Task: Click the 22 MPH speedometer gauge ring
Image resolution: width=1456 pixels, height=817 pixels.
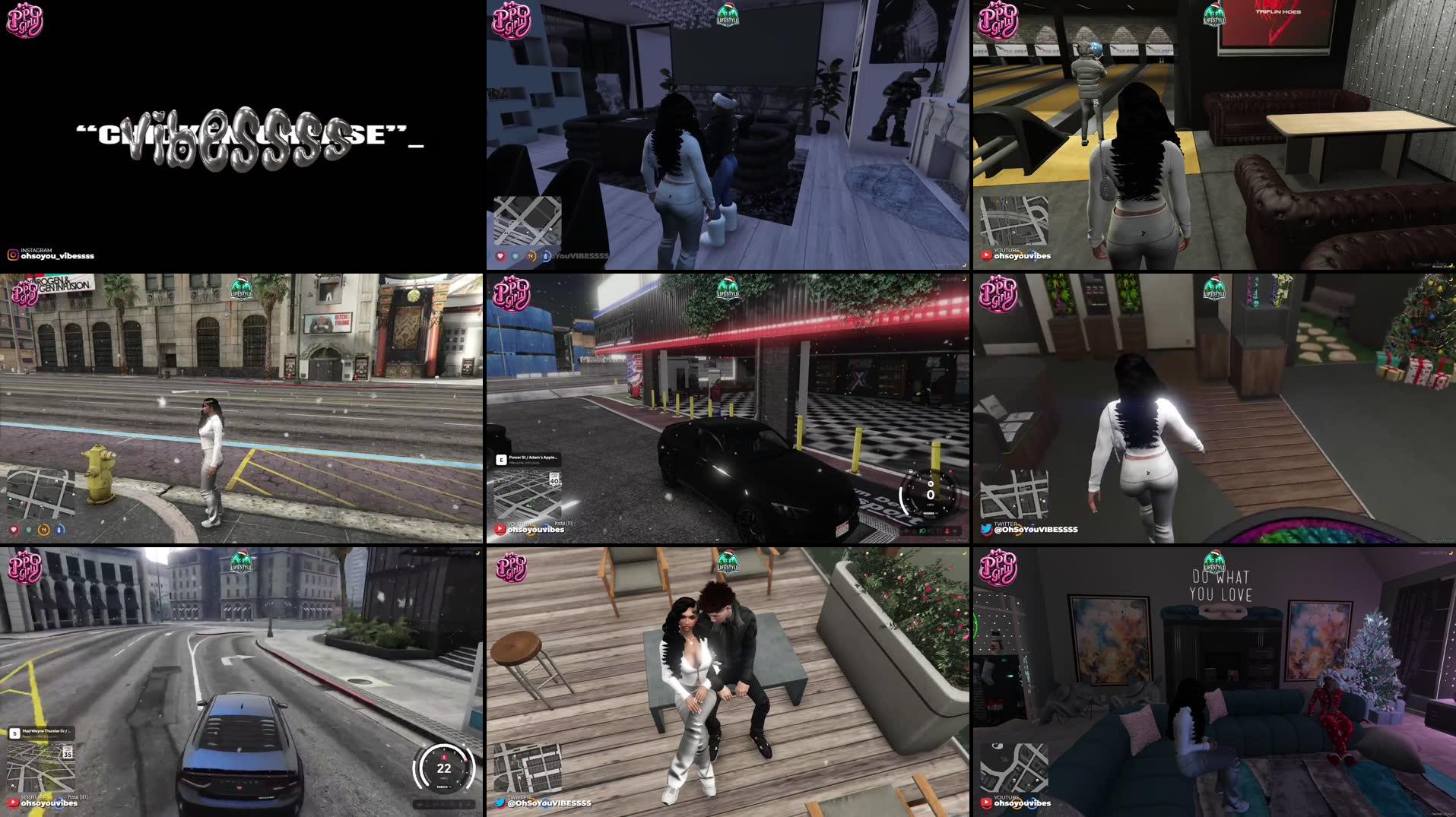Action: pyautogui.click(x=443, y=768)
